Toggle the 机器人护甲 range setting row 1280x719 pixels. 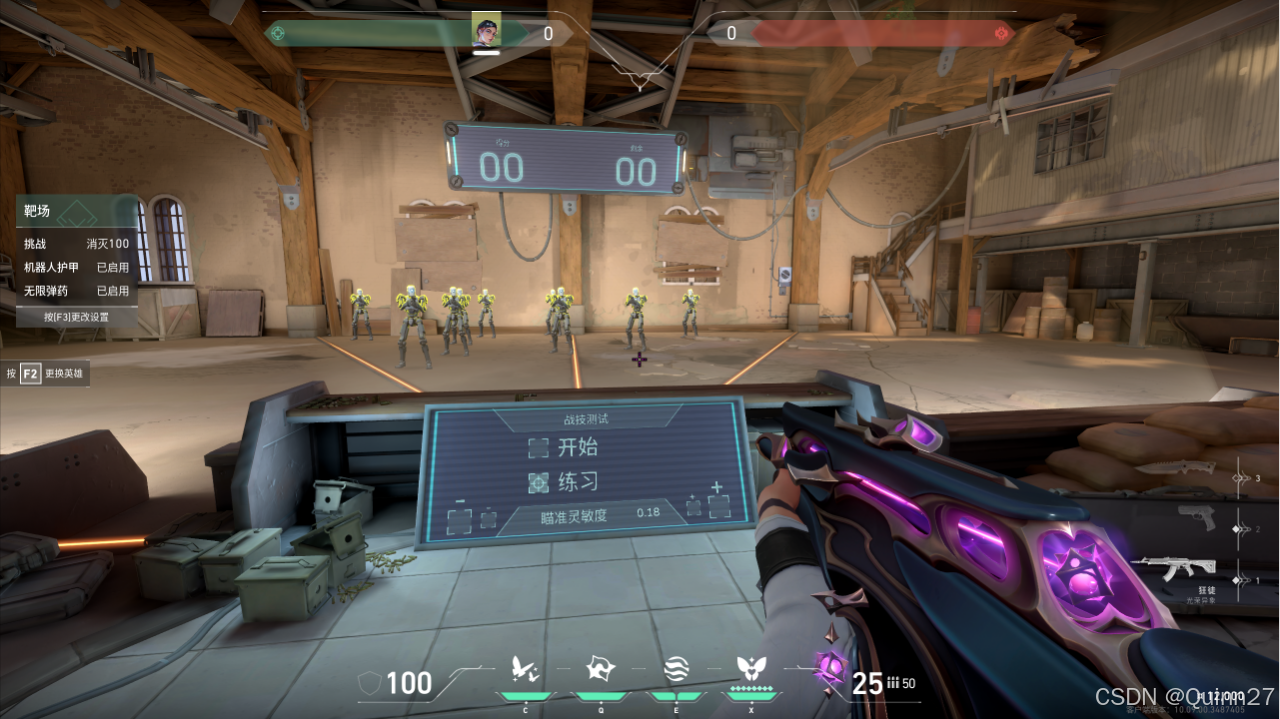77,267
